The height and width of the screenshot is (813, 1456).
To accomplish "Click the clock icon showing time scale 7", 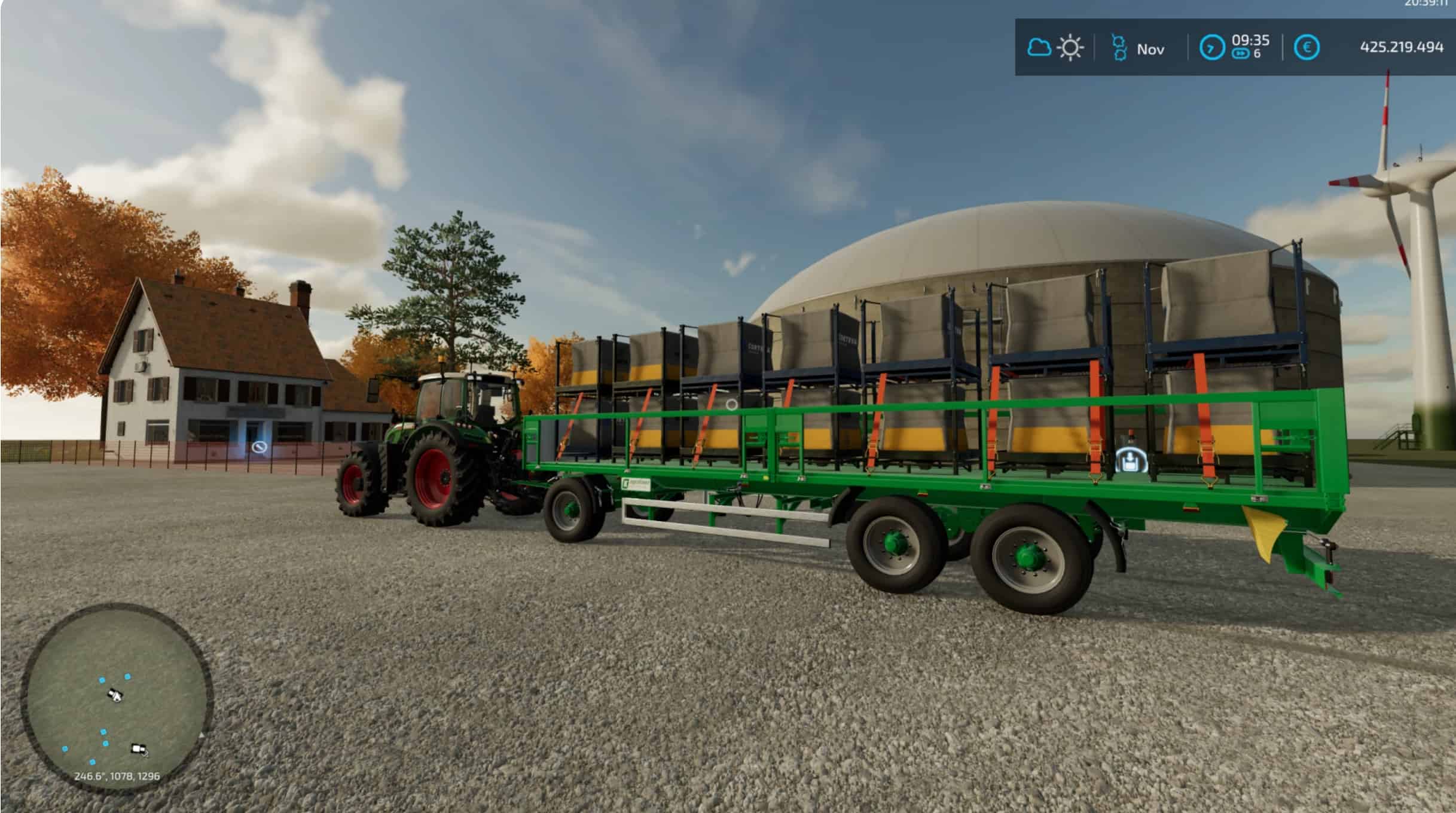I will [x=1212, y=48].
